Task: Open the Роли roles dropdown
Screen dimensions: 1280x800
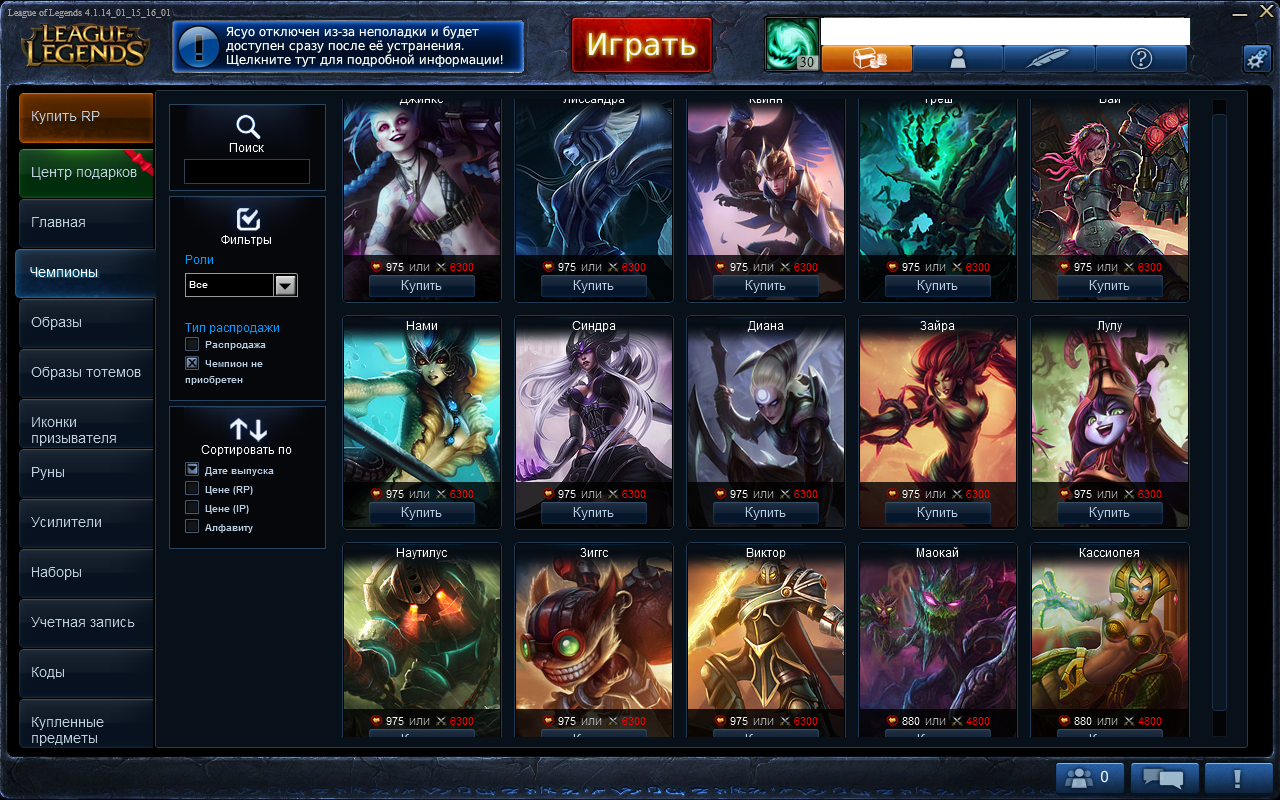Action: coord(286,285)
